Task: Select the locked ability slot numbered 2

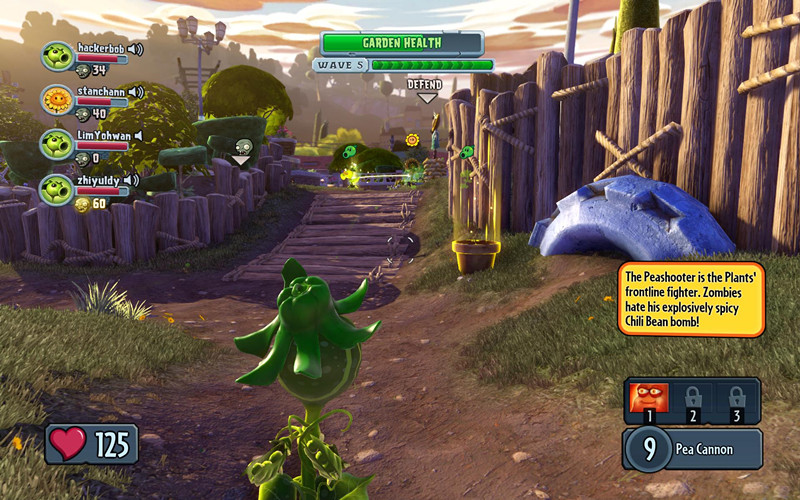Action: (x=692, y=399)
